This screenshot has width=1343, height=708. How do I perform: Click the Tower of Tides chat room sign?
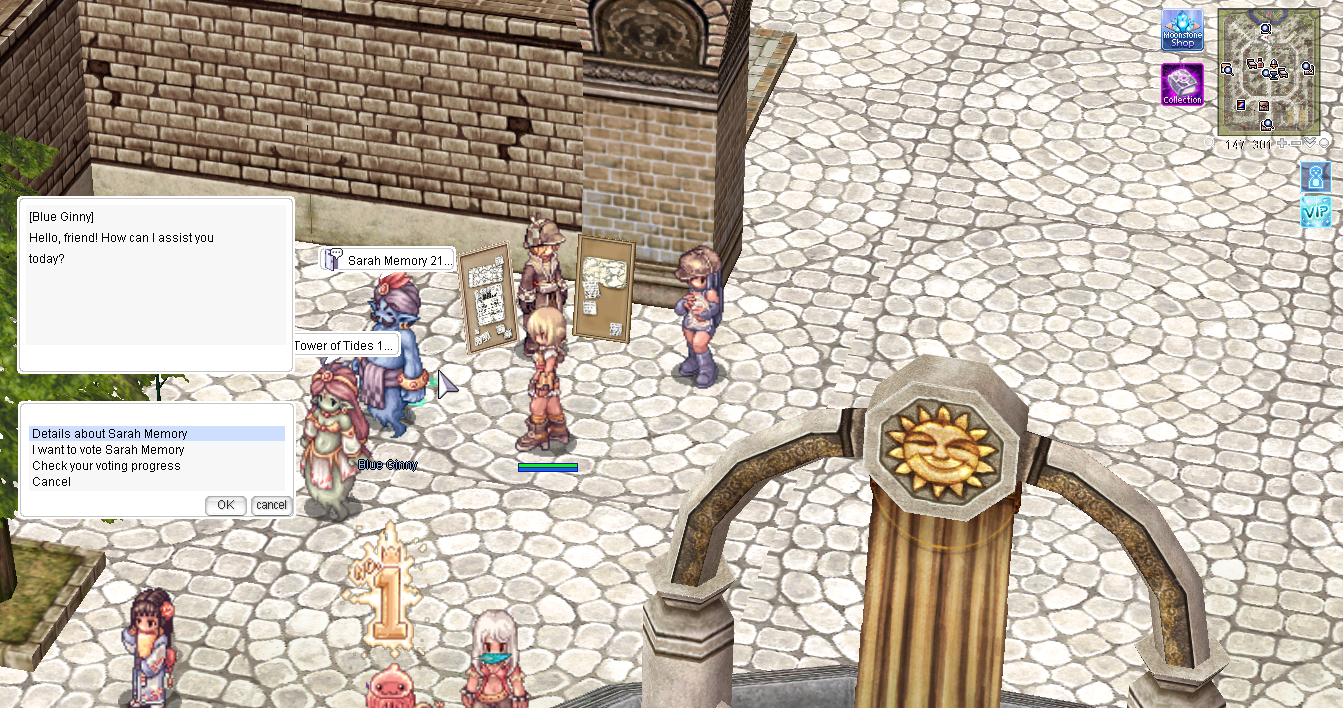[345, 346]
